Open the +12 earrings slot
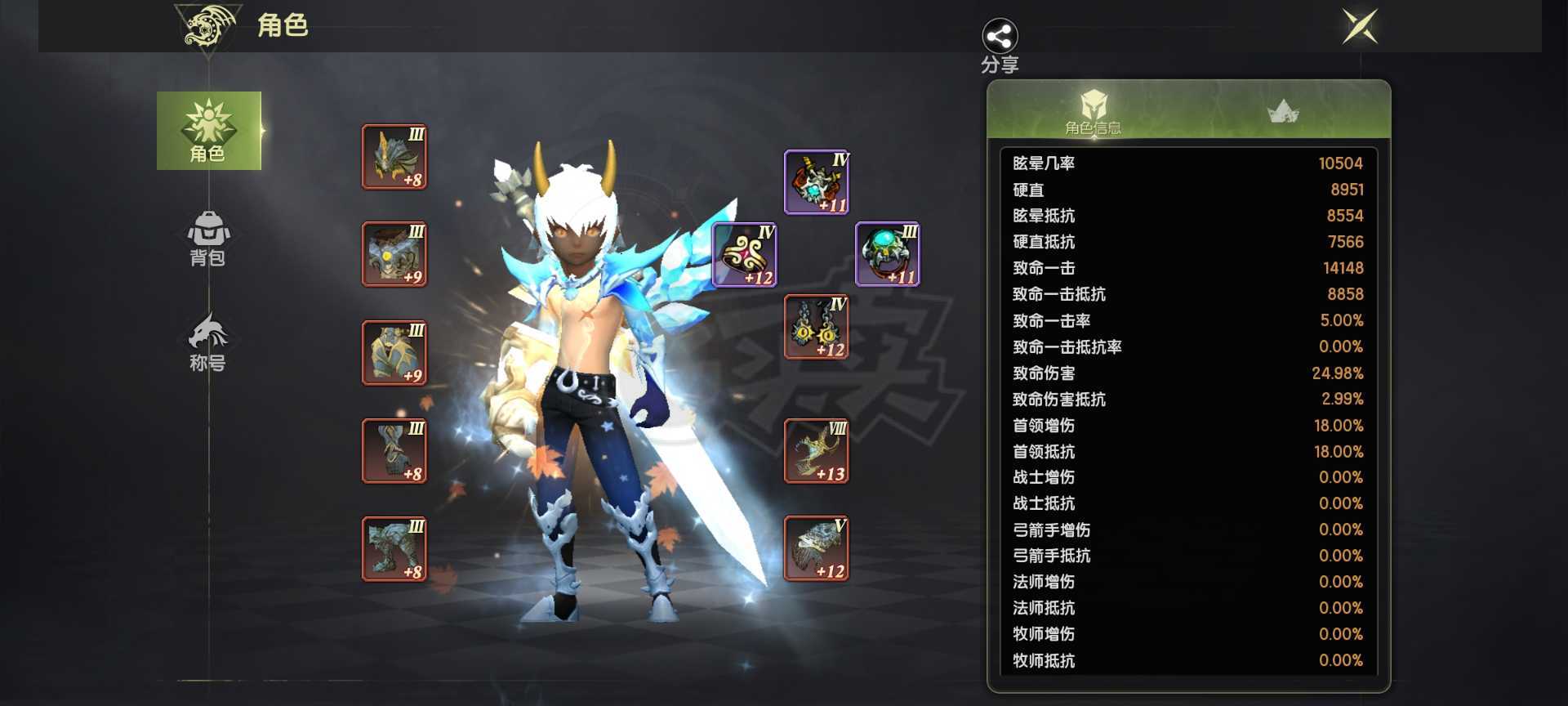The image size is (1568, 706). [817, 327]
